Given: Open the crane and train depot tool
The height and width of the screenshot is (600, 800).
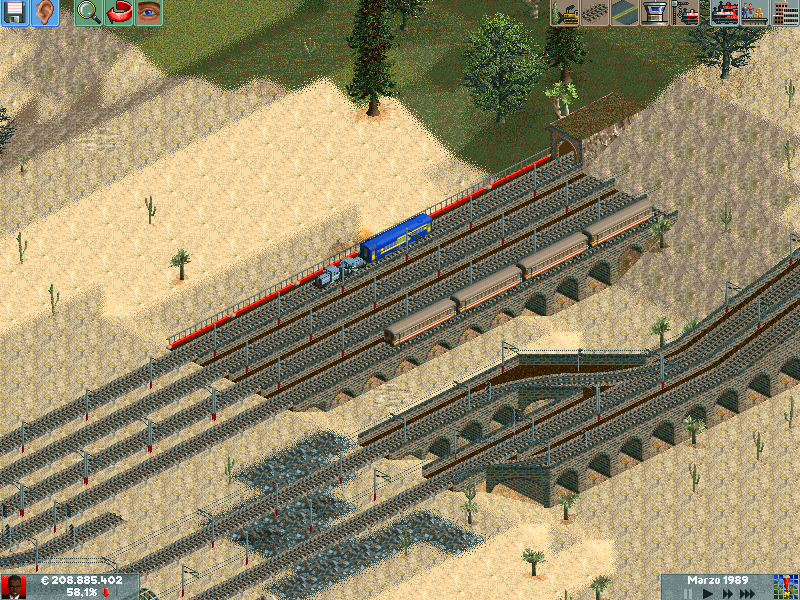Looking at the screenshot, I should [686, 13].
